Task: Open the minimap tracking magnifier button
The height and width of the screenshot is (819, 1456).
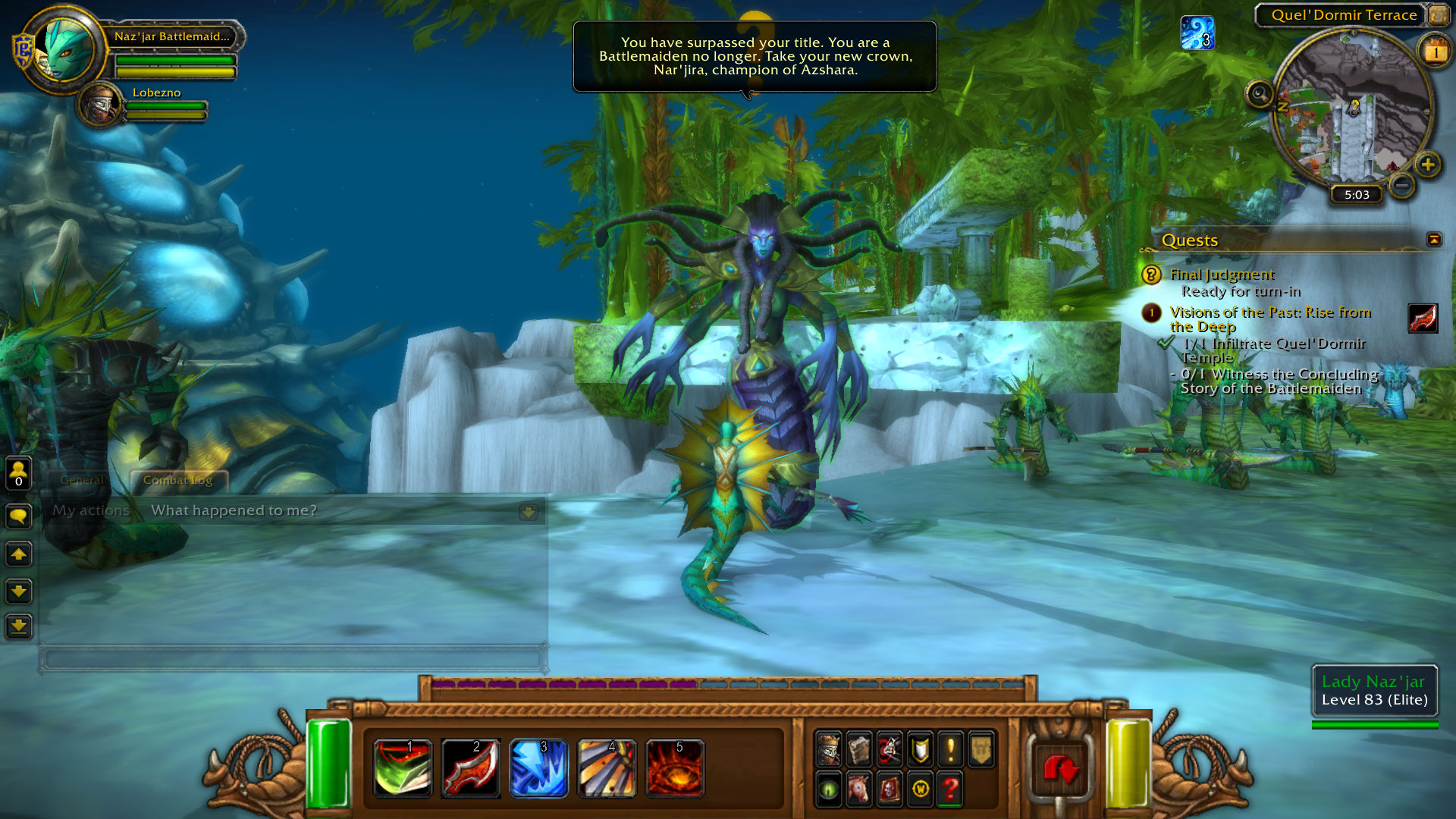Action: tap(1260, 95)
